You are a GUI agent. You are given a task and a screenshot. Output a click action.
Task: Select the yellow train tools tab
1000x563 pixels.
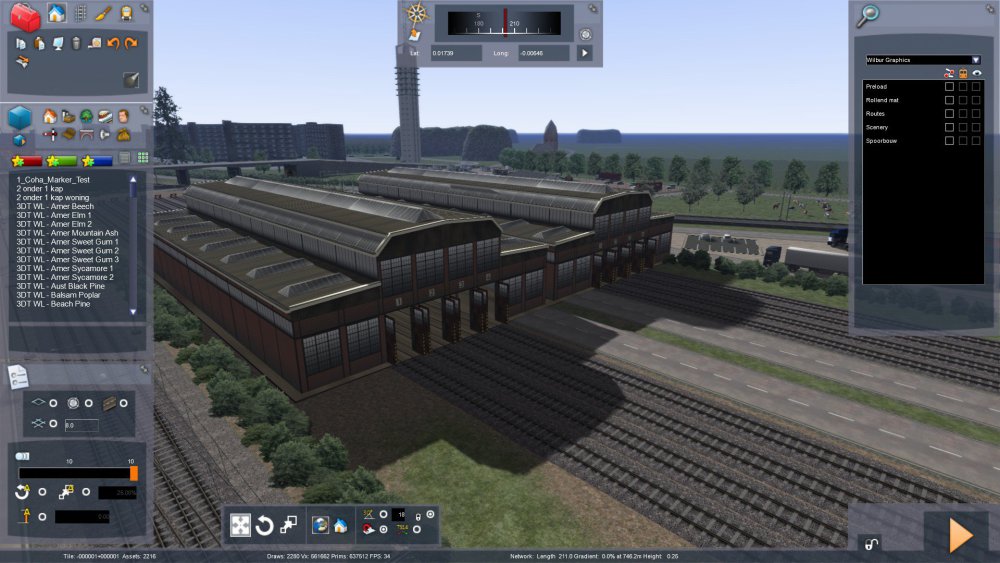click(127, 13)
